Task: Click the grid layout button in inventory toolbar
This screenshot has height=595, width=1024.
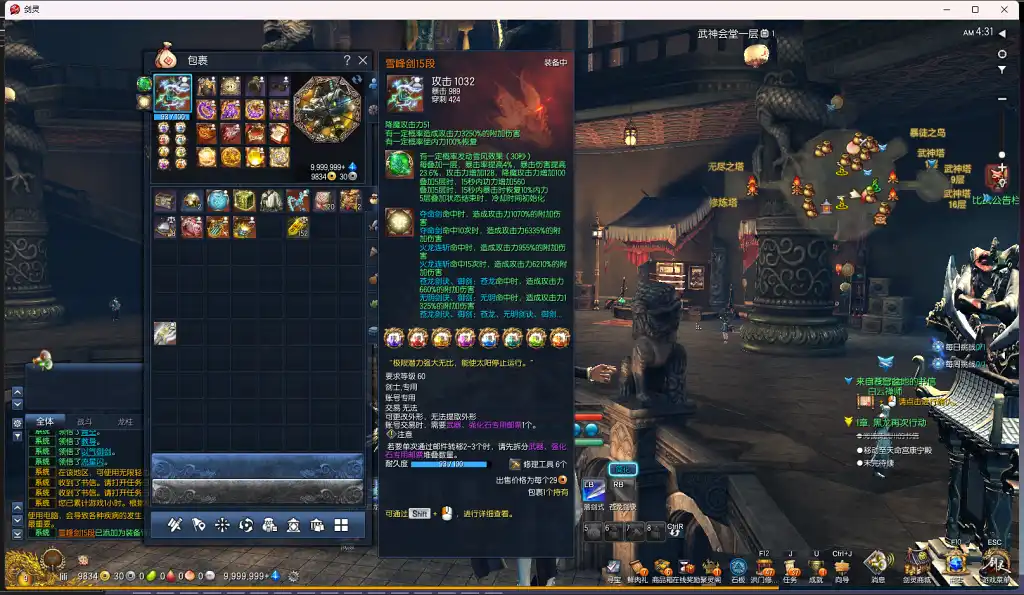Action: pyautogui.click(x=341, y=524)
